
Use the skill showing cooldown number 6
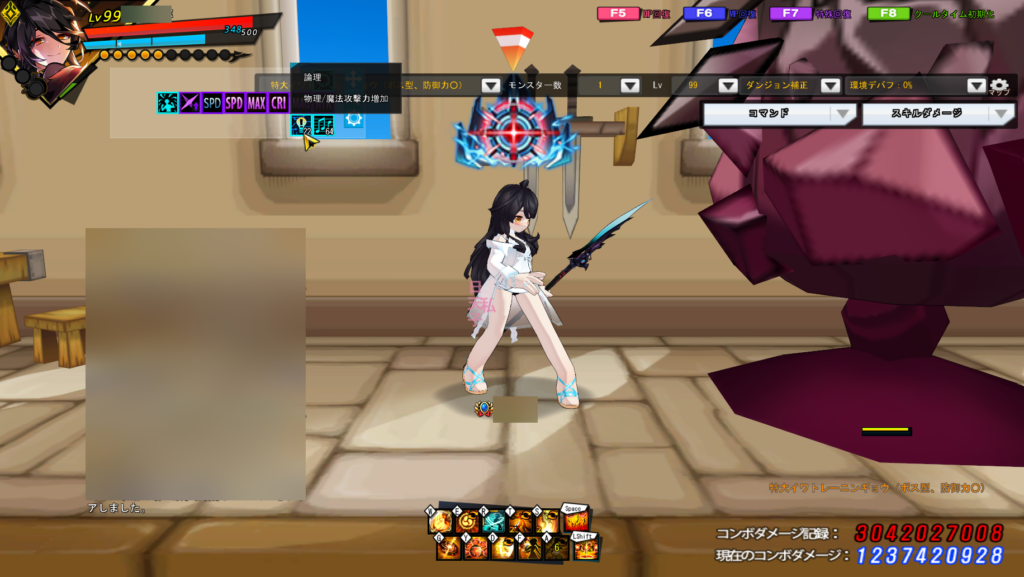pos(555,548)
